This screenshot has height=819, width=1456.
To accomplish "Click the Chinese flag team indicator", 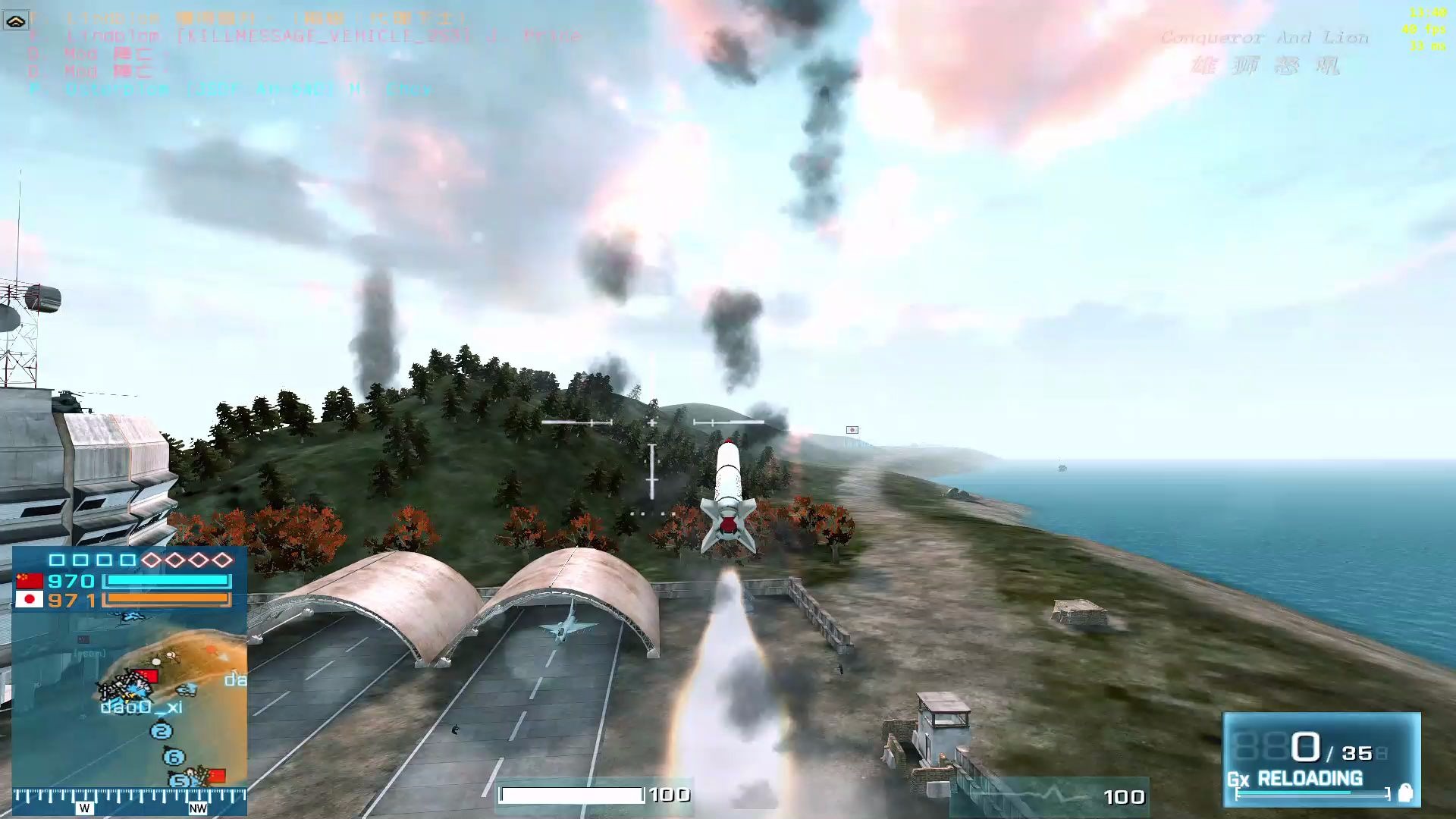I will point(29,581).
